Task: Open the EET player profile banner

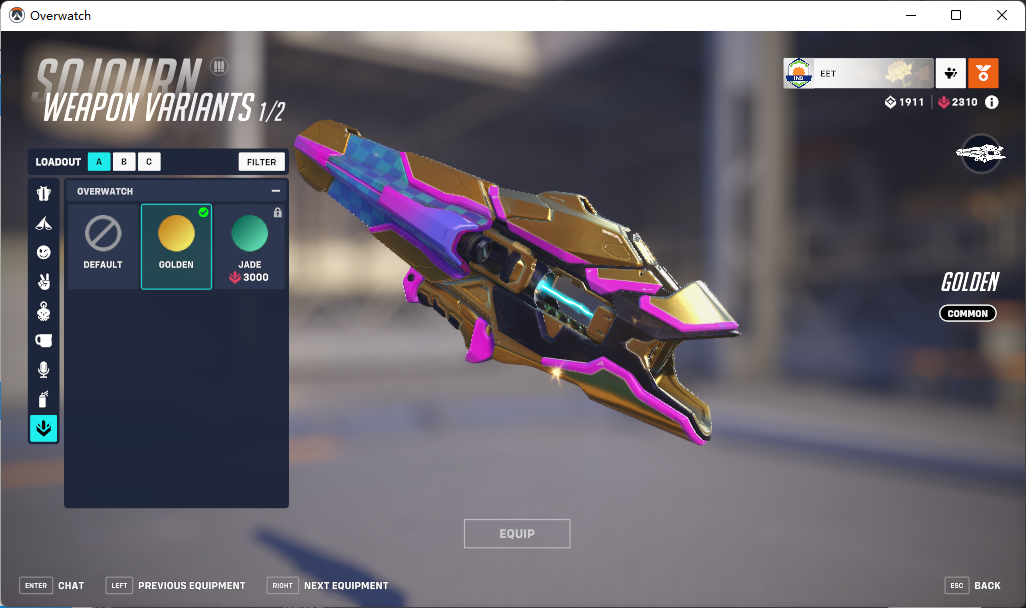Action: pos(858,73)
